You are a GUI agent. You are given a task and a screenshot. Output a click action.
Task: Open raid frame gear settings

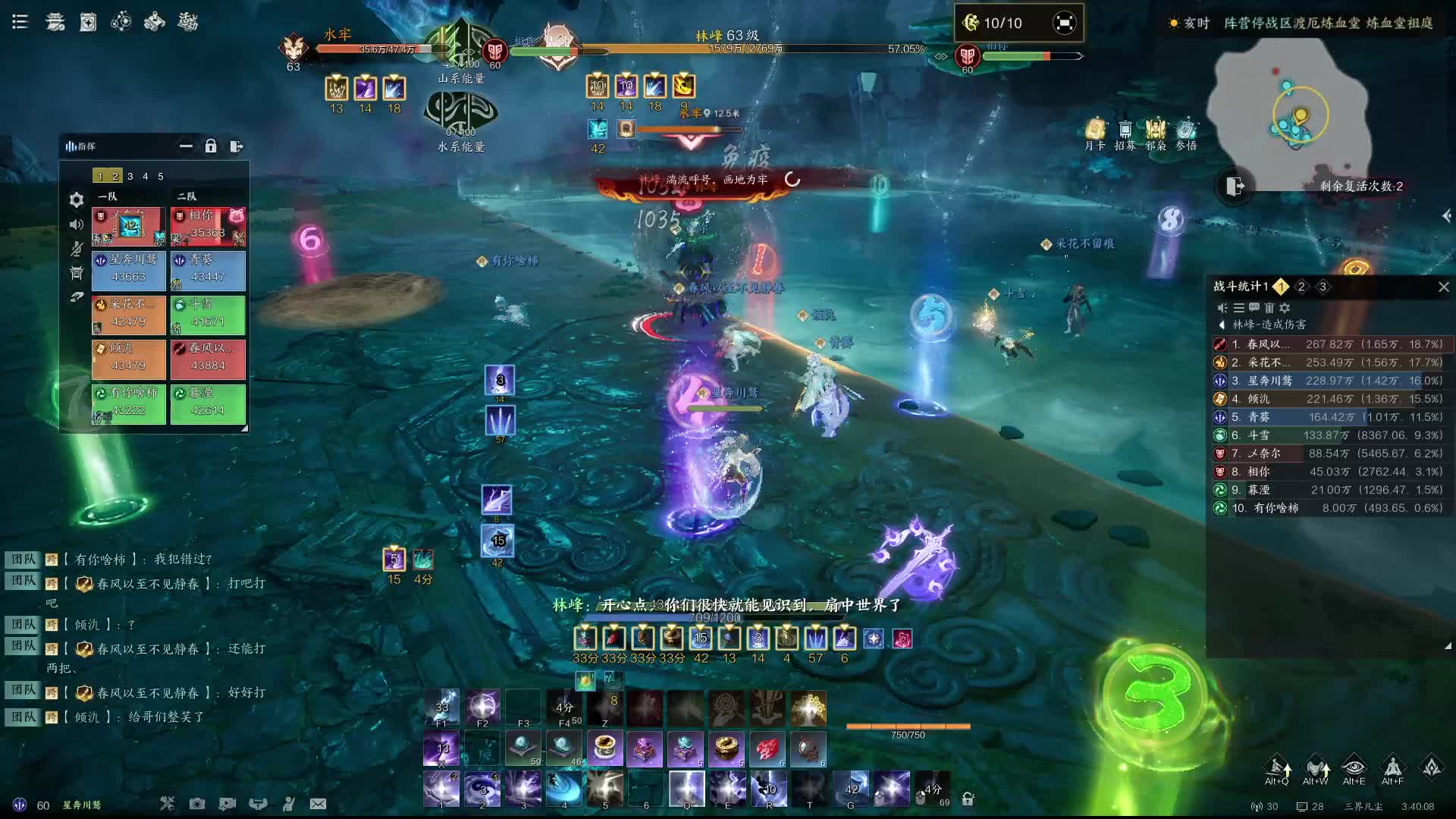click(76, 200)
